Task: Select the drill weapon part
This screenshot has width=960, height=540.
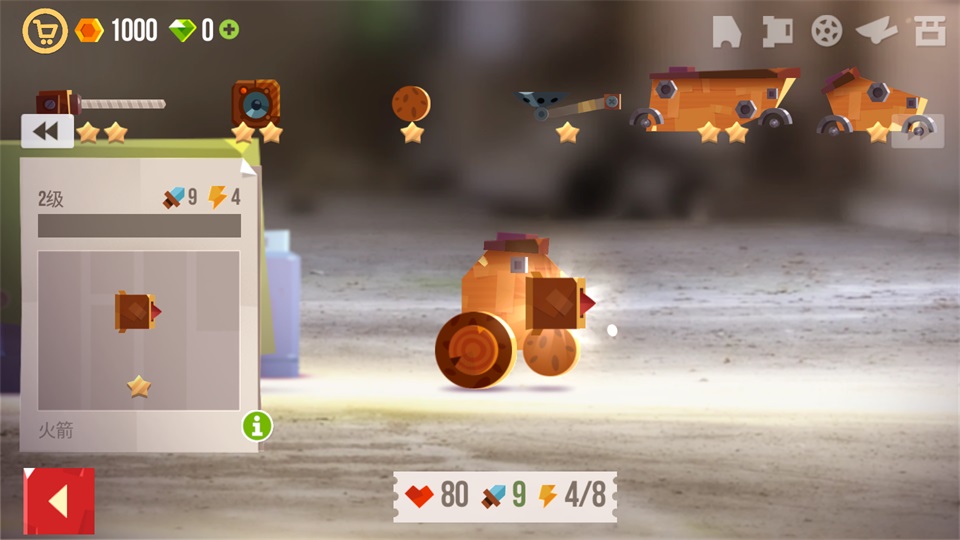Action: tap(100, 104)
